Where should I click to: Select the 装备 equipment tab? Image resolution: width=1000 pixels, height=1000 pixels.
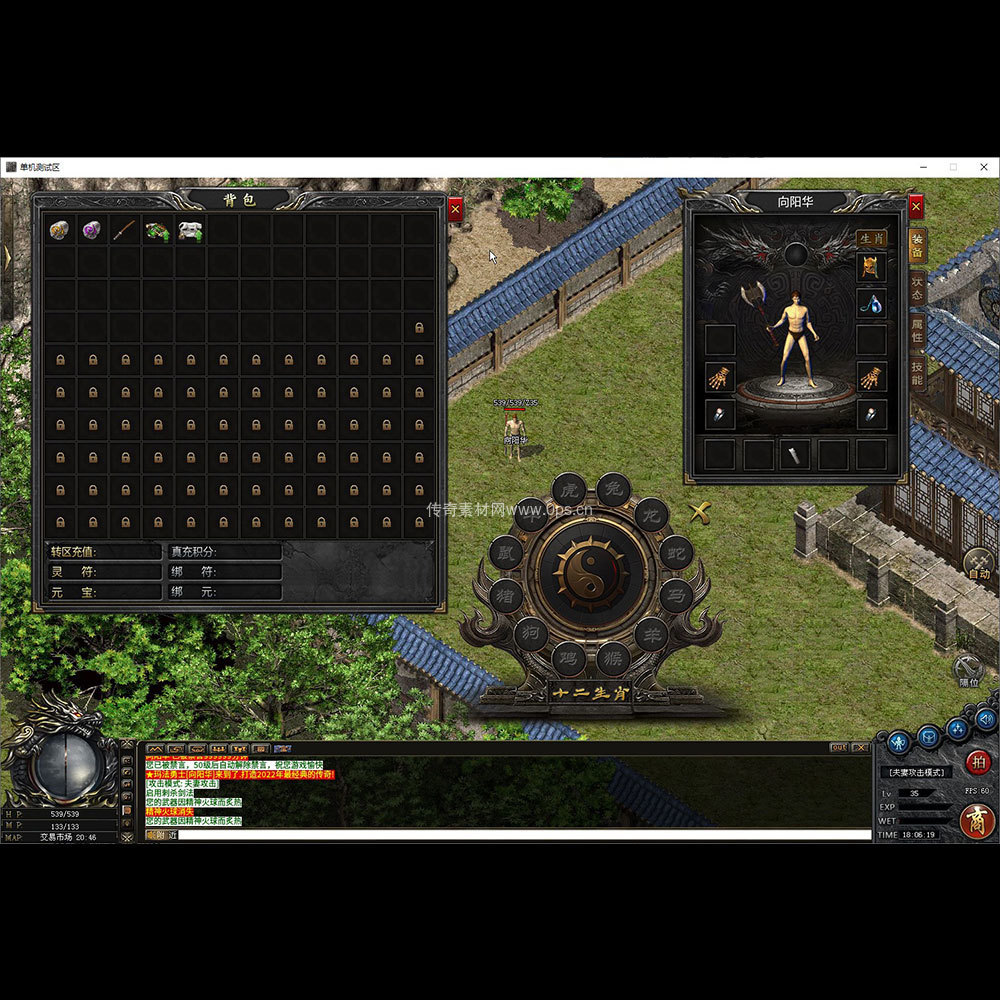pyautogui.click(x=916, y=246)
